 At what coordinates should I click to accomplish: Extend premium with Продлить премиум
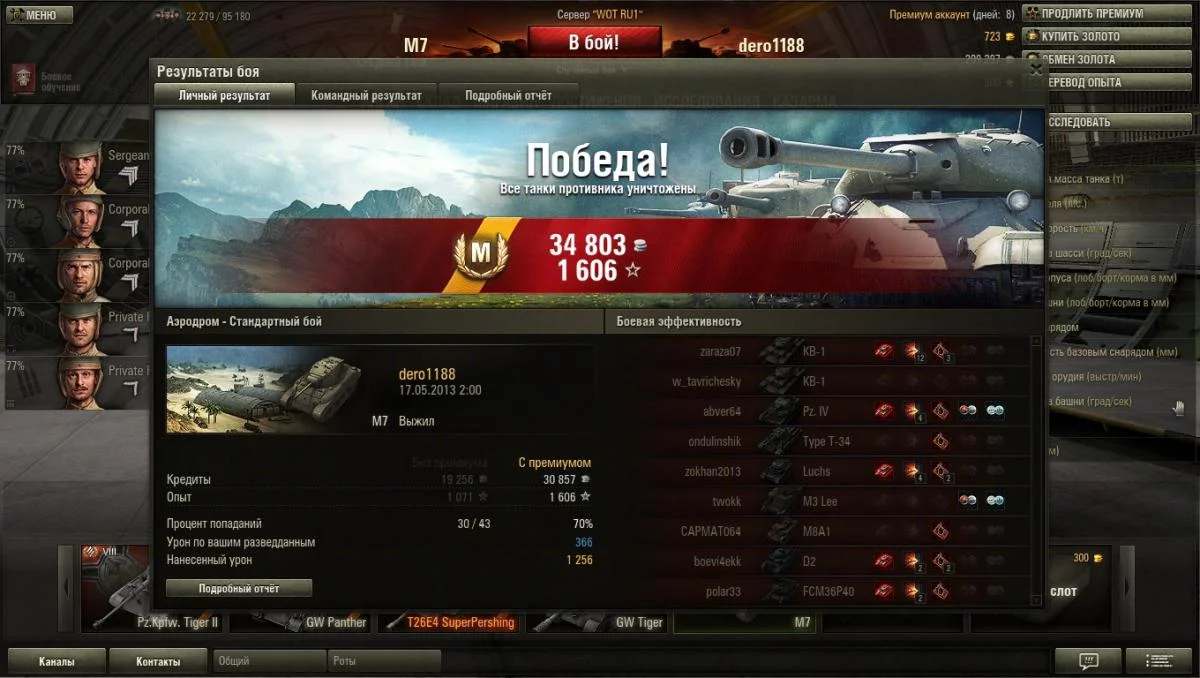click(x=1092, y=14)
